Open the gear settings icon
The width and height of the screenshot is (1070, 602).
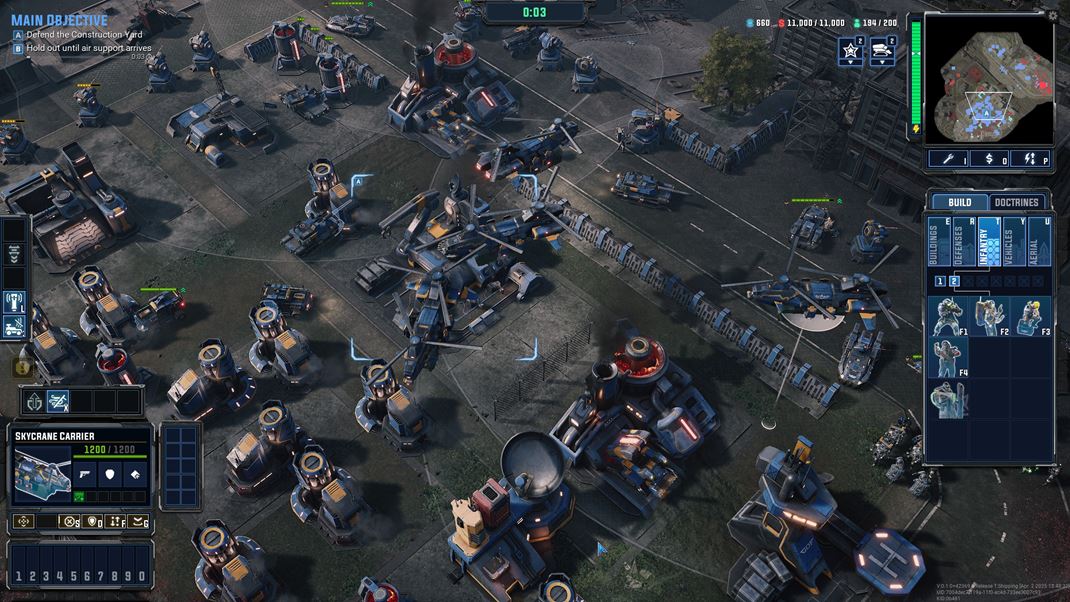1052,16
